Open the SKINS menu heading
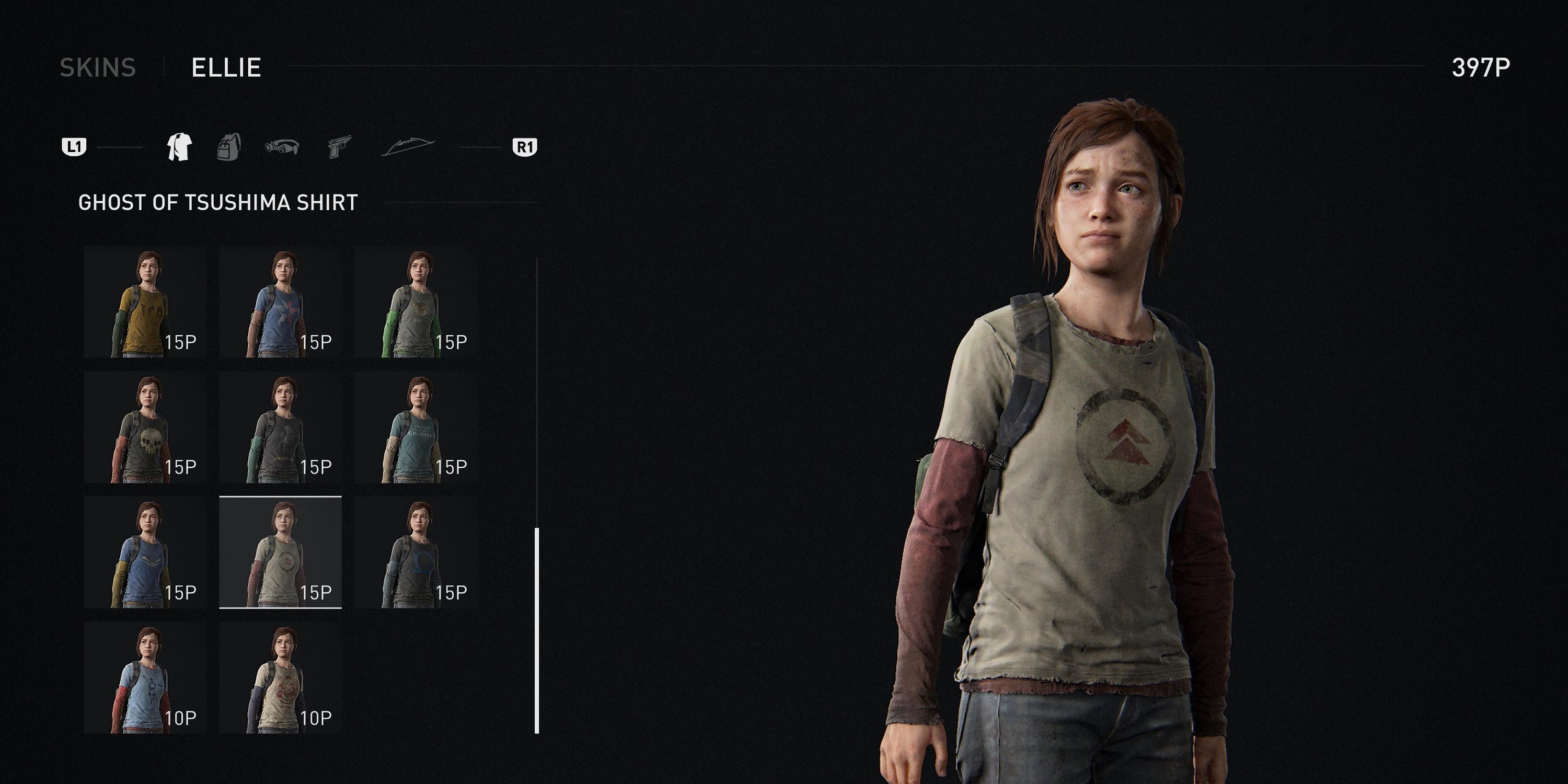Image resolution: width=1568 pixels, height=784 pixels. tap(99, 67)
